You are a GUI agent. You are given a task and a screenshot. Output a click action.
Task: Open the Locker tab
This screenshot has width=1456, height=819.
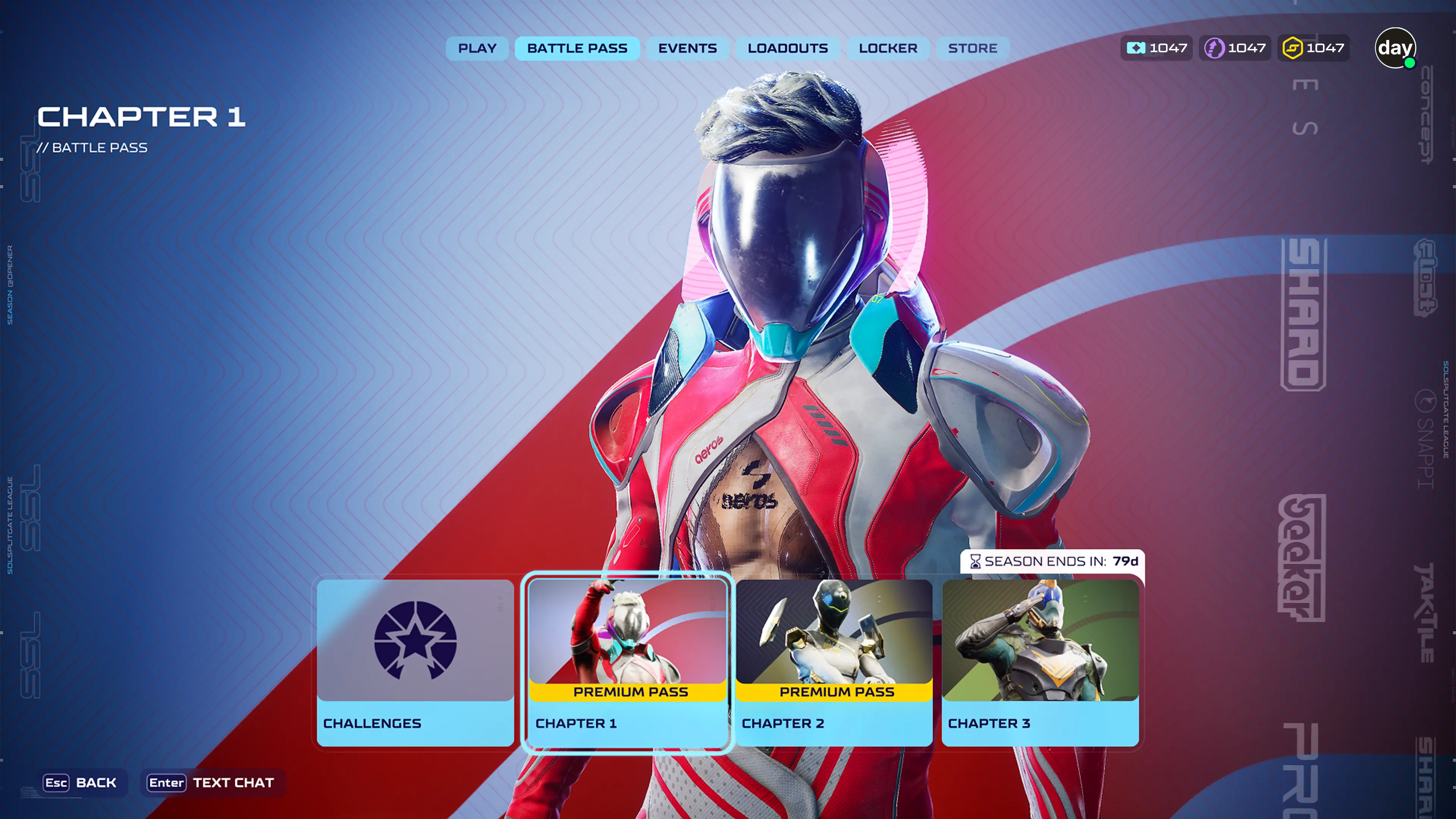(888, 49)
